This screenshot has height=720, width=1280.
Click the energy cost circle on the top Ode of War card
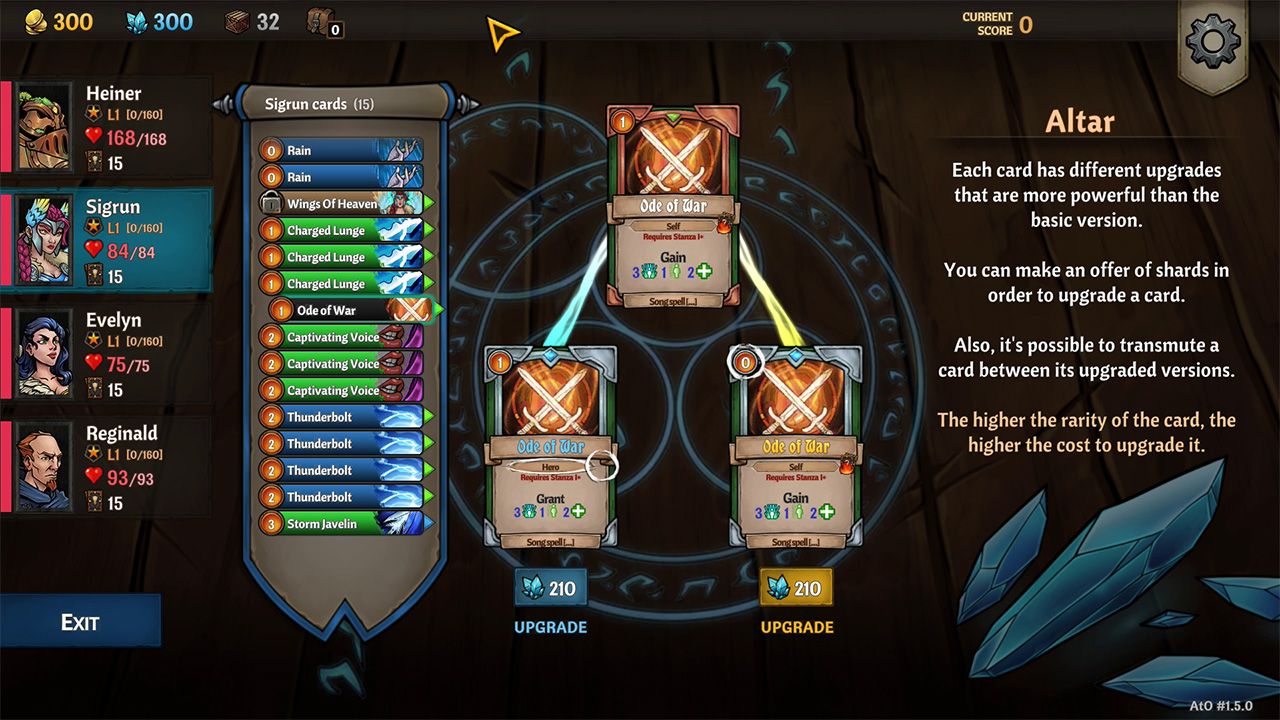pyautogui.click(x=623, y=120)
